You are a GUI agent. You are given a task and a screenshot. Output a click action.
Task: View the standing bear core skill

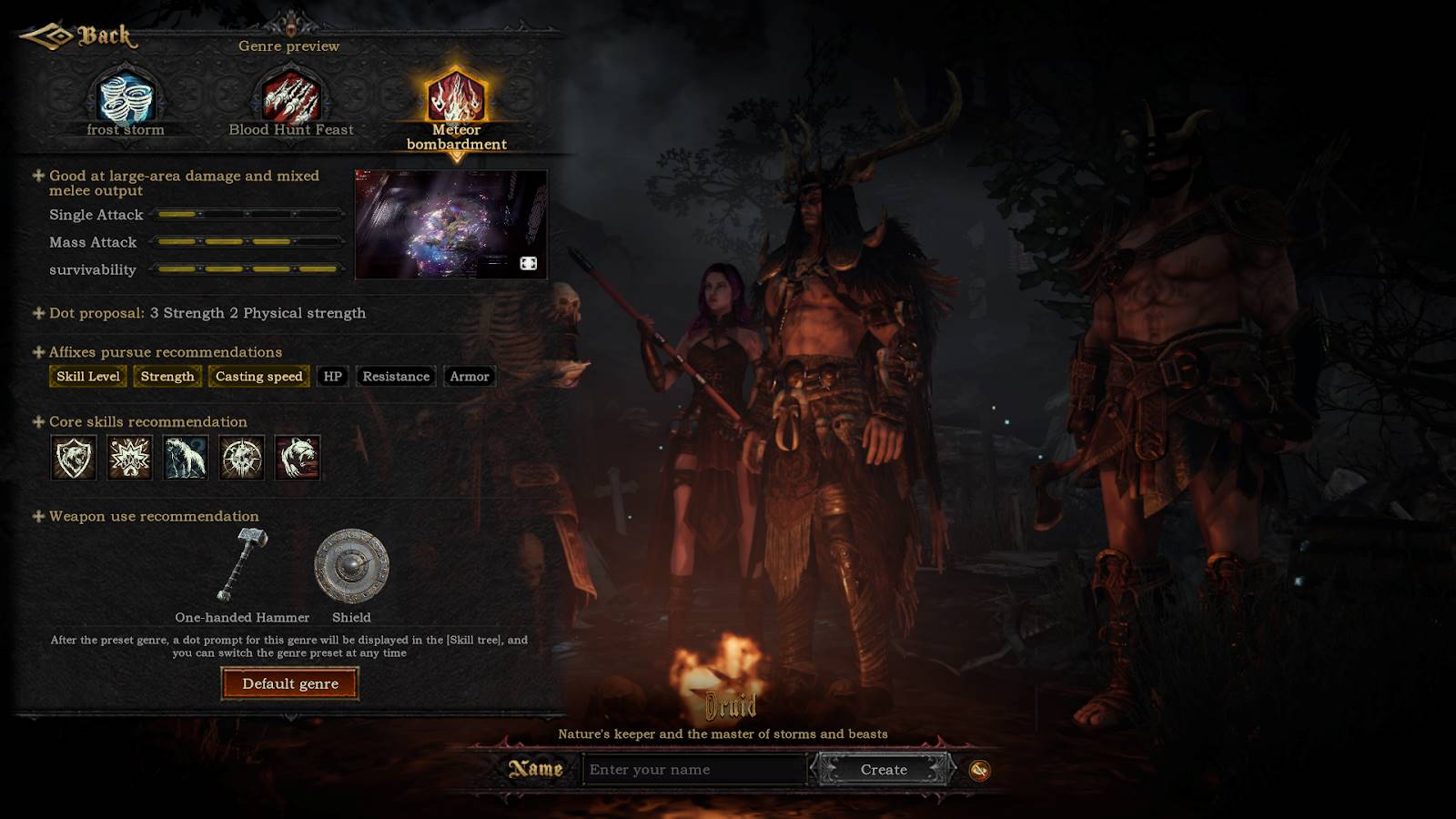pyautogui.click(x=186, y=457)
